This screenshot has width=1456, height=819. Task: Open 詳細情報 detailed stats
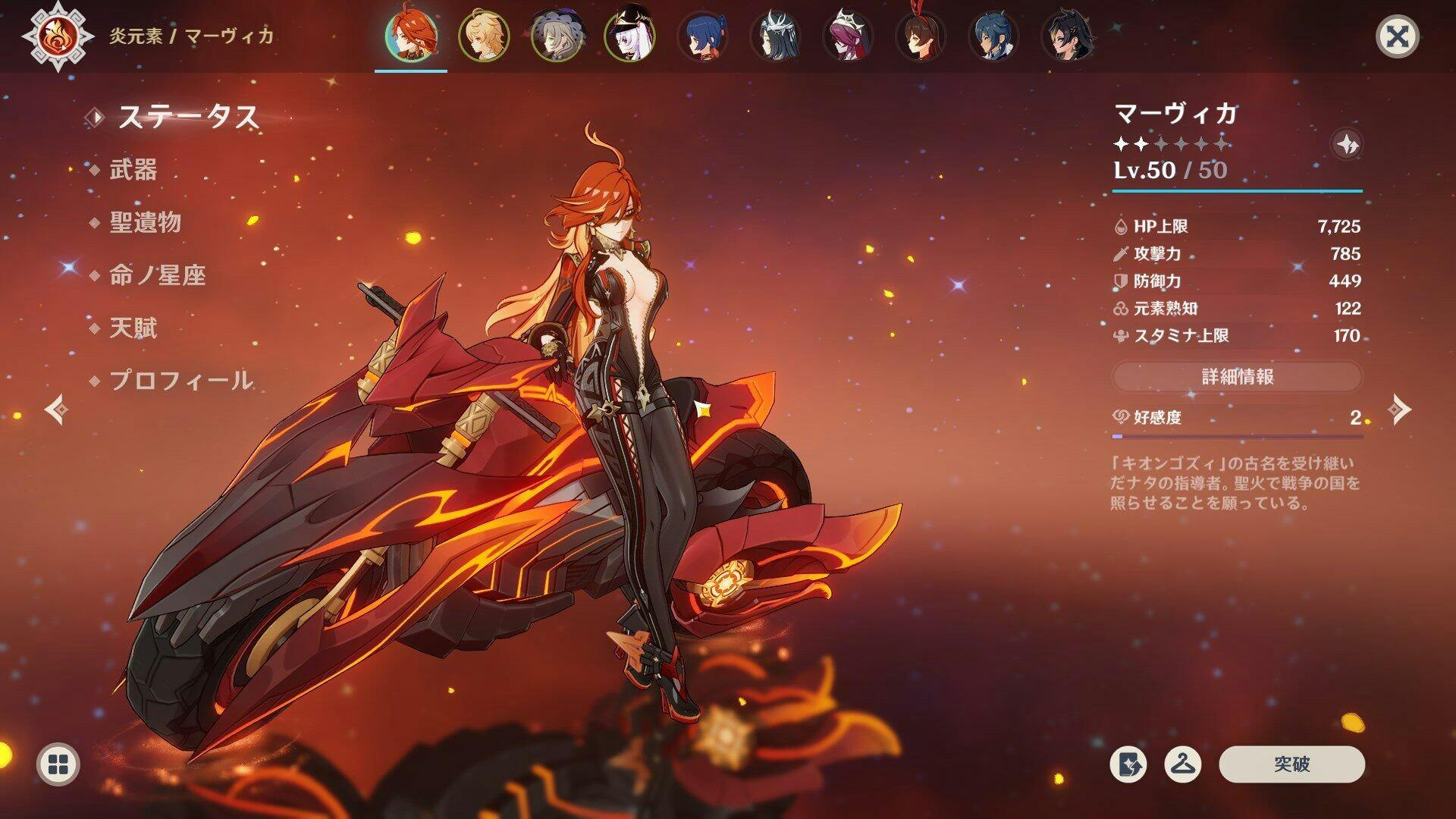point(1237,377)
